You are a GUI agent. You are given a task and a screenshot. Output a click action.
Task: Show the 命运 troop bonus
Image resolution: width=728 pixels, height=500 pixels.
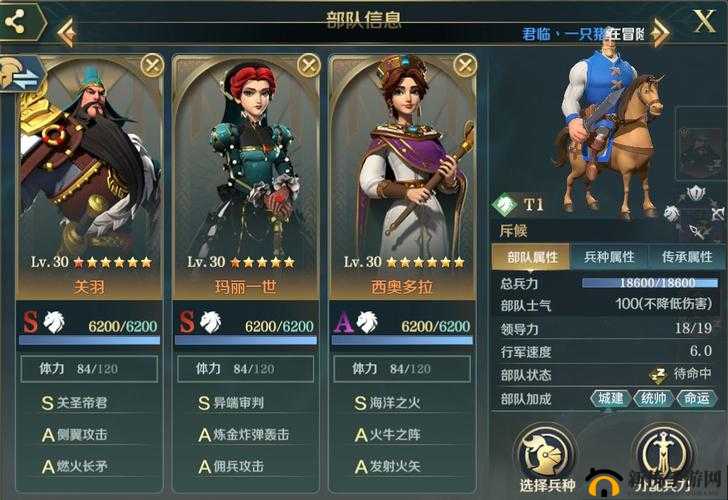point(698,398)
